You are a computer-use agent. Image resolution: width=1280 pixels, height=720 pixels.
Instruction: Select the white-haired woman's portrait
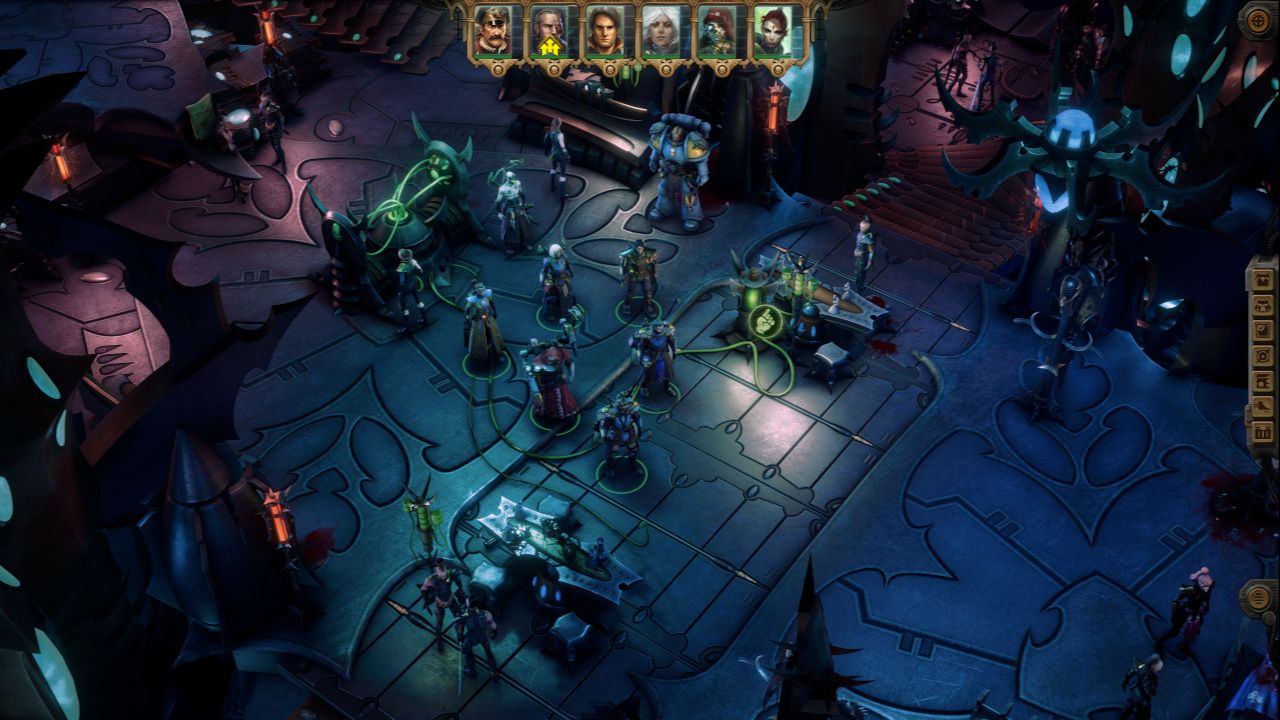pyautogui.click(x=660, y=30)
